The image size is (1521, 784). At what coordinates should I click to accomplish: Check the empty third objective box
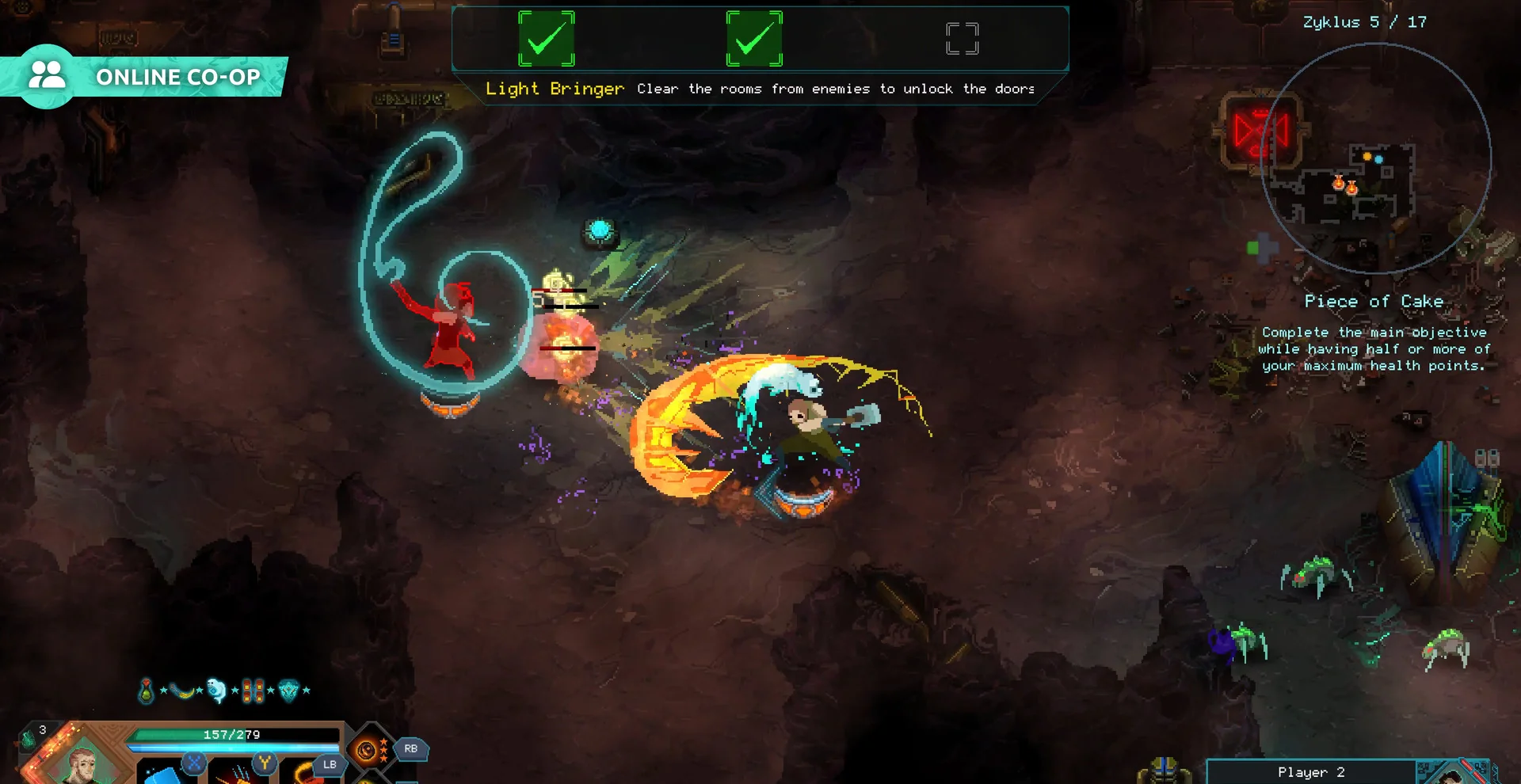pyautogui.click(x=962, y=38)
